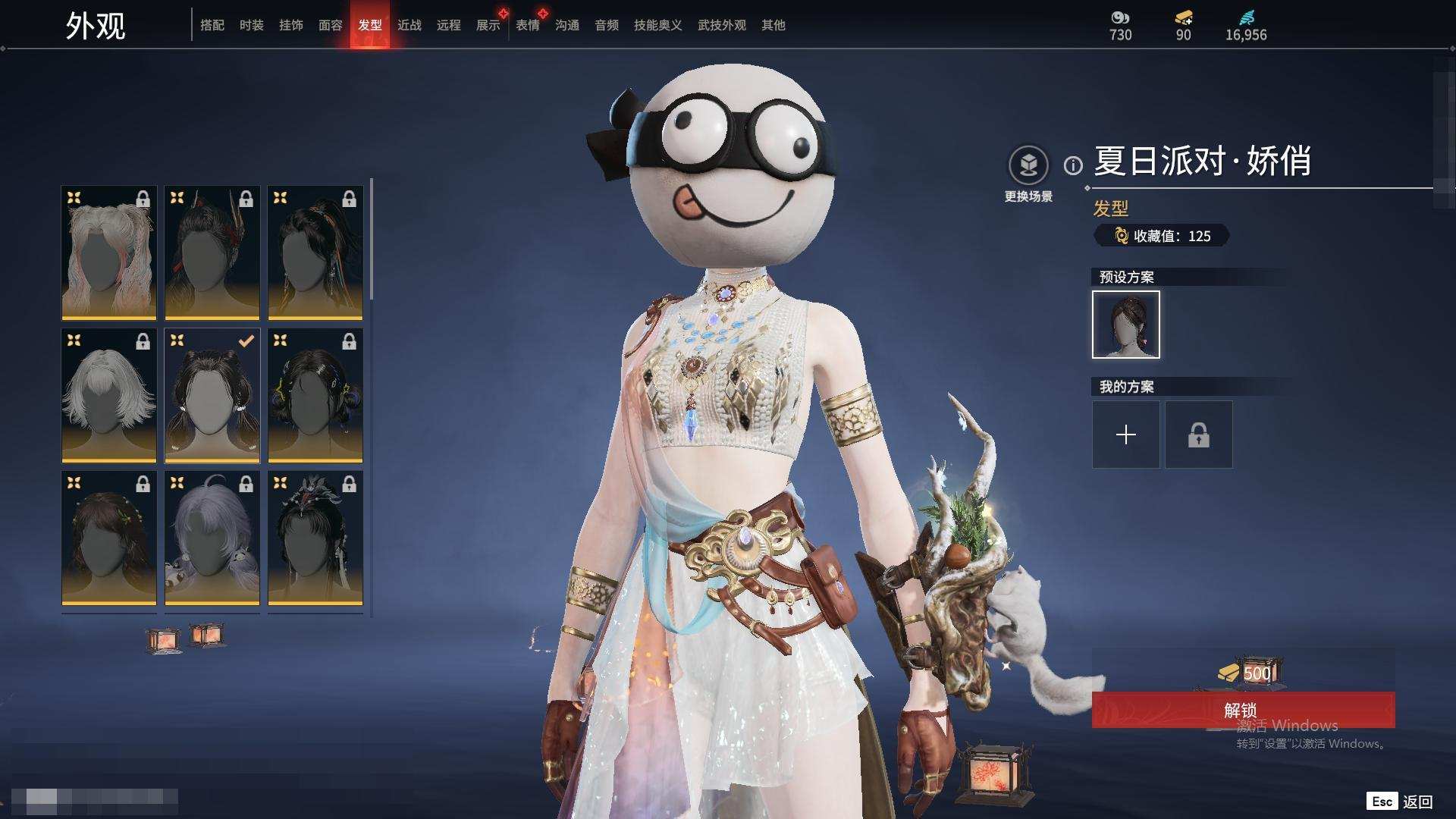Click the 更换场景 scene change icon

(x=1028, y=165)
